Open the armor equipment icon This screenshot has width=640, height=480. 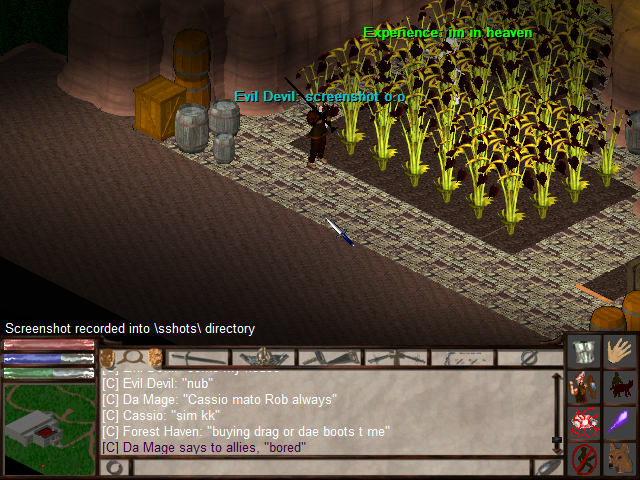584,350
